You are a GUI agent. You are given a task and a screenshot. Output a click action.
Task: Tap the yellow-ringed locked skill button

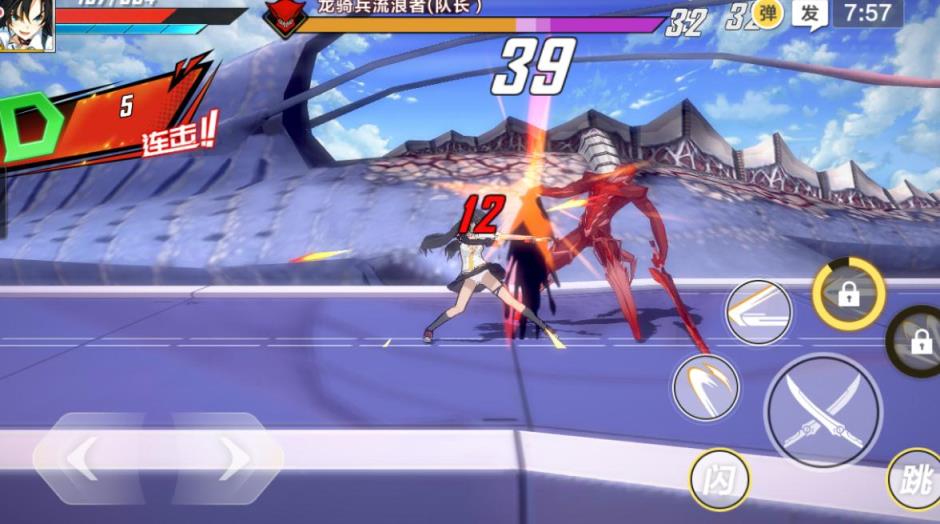[848, 294]
